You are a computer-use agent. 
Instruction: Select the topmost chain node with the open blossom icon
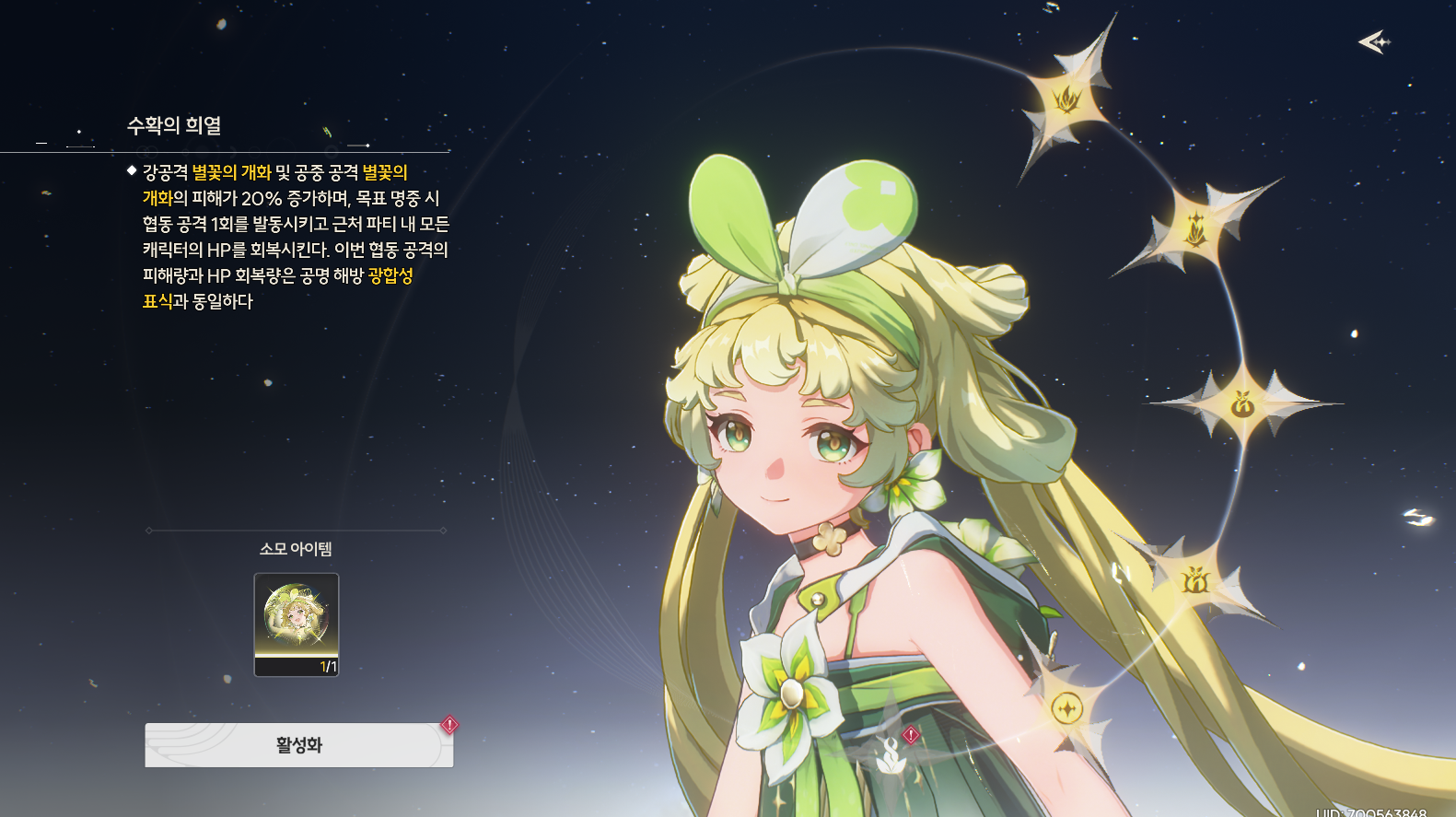coord(1066,98)
